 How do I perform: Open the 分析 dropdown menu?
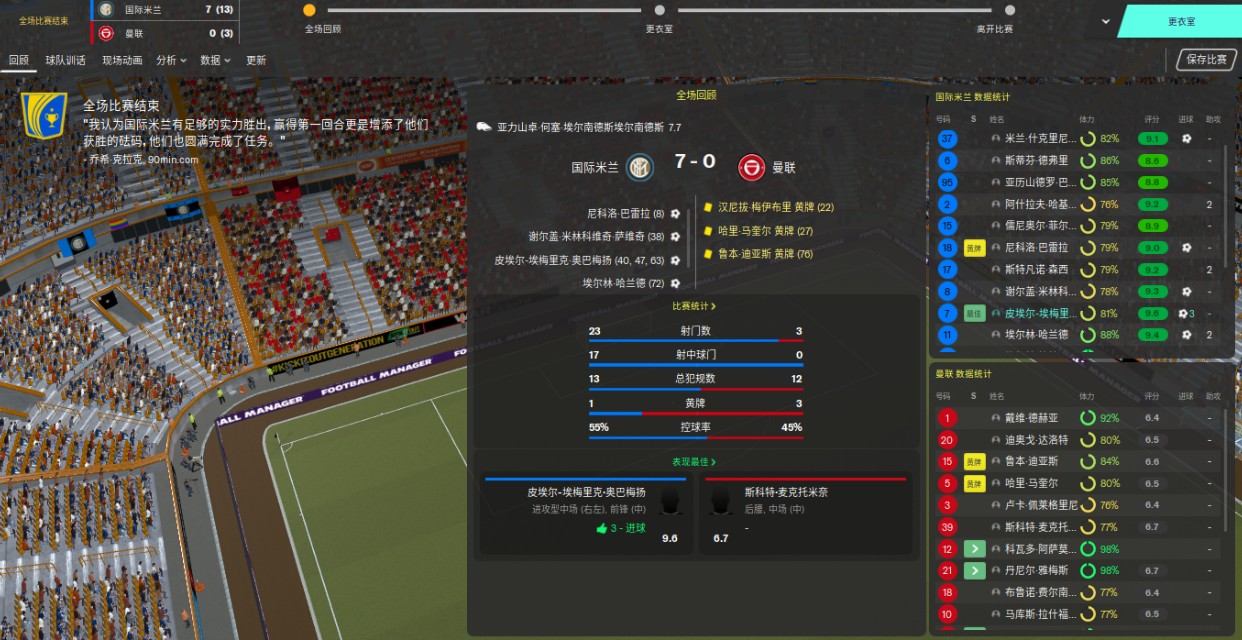171,60
